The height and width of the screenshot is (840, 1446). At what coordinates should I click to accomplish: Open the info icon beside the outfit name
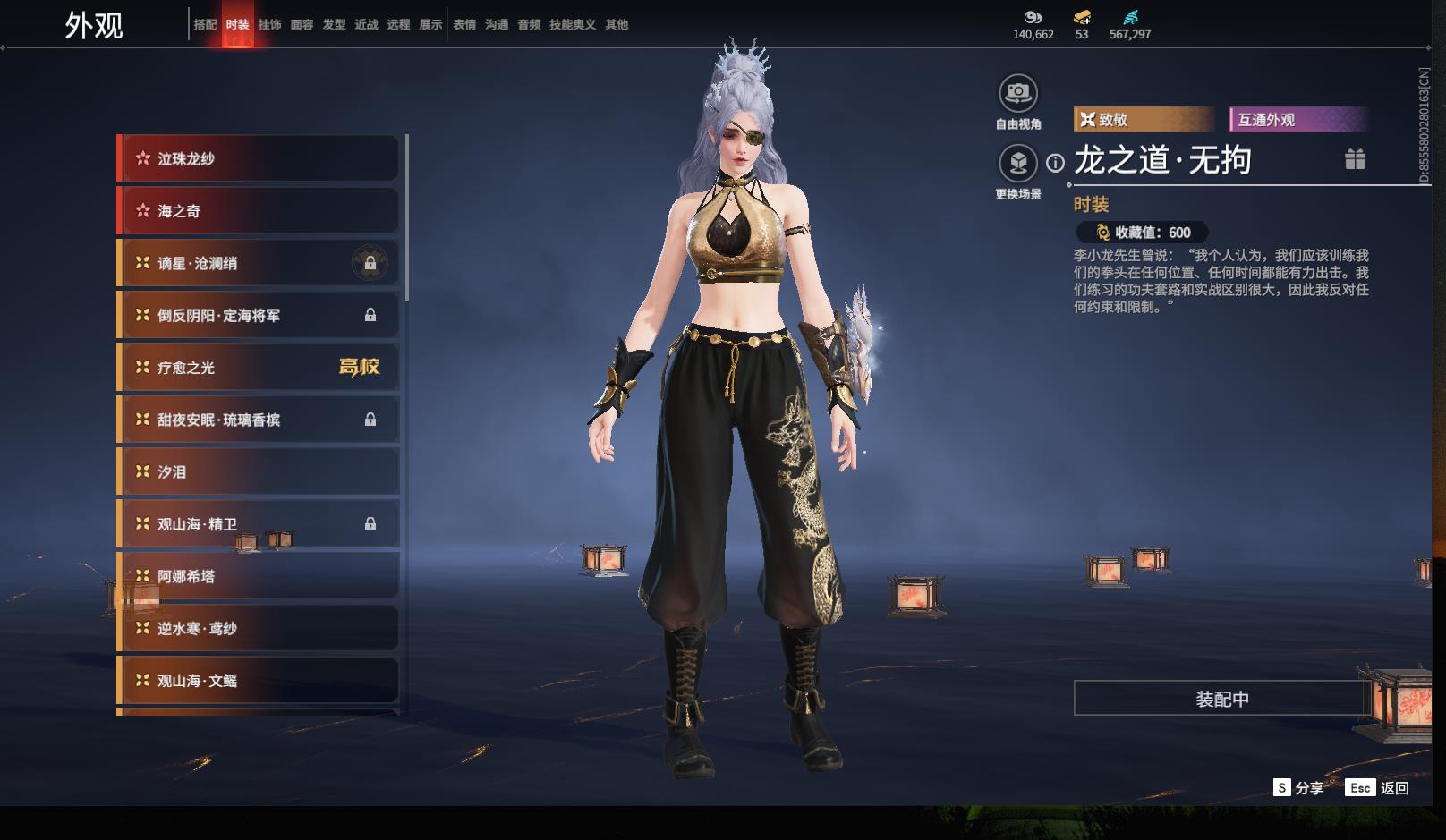(x=1056, y=163)
